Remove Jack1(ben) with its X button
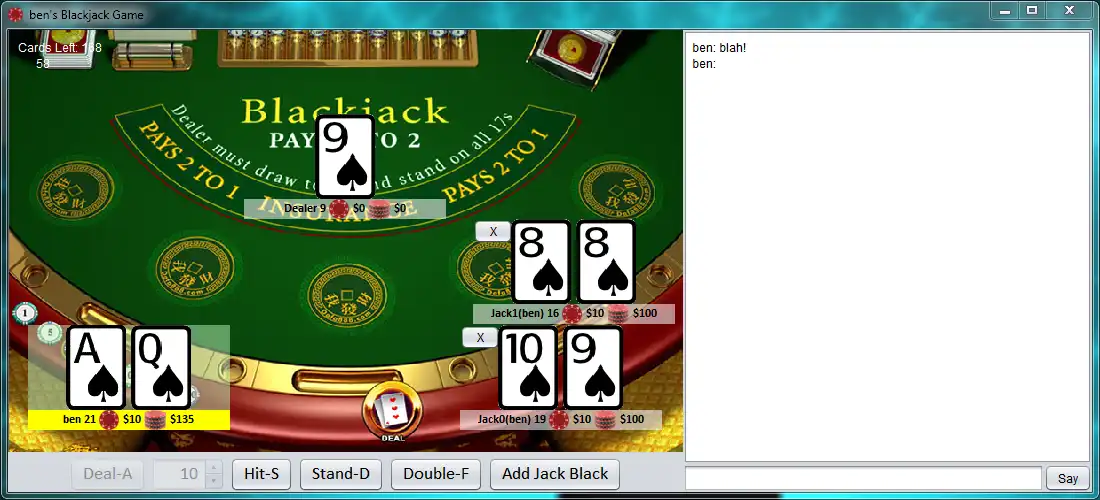 click(x=493, y=231)
